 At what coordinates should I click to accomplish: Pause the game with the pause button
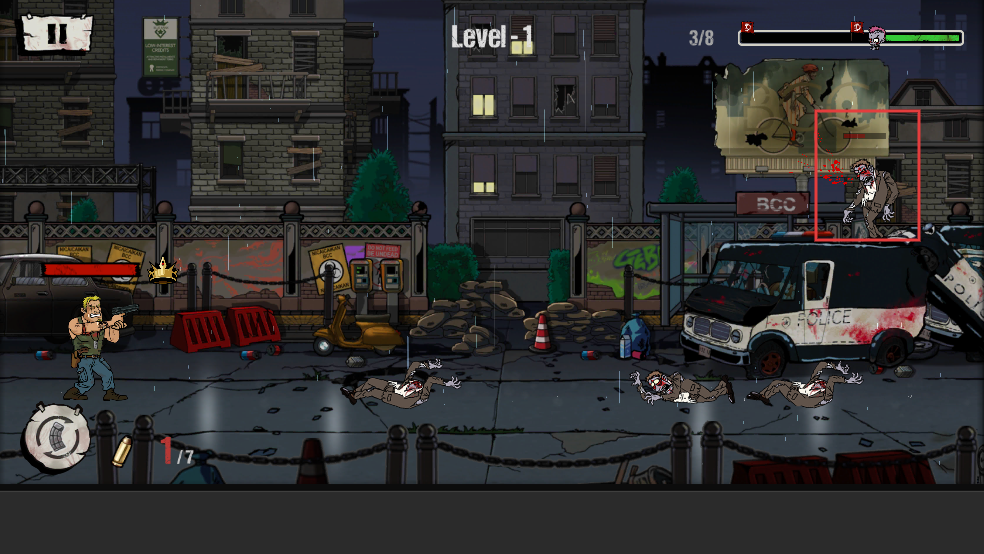(56, 32)
